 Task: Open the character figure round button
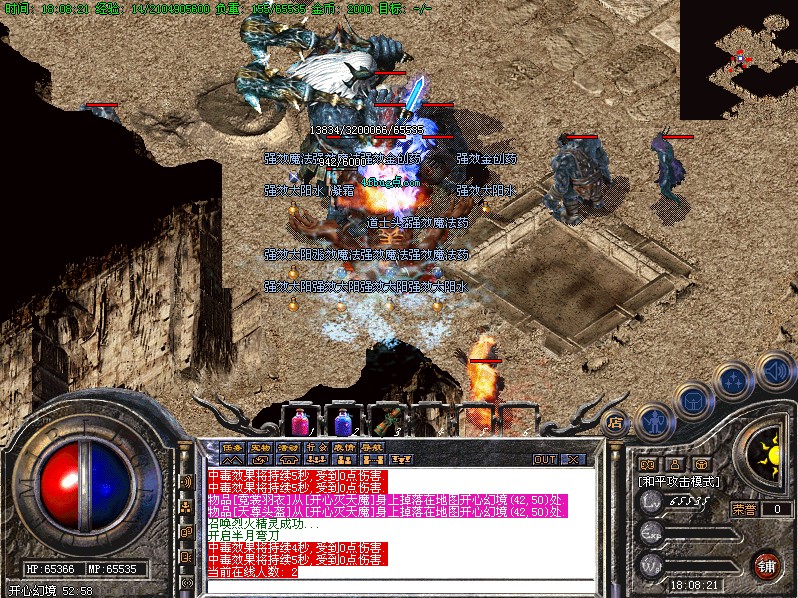tap(653, 420)
